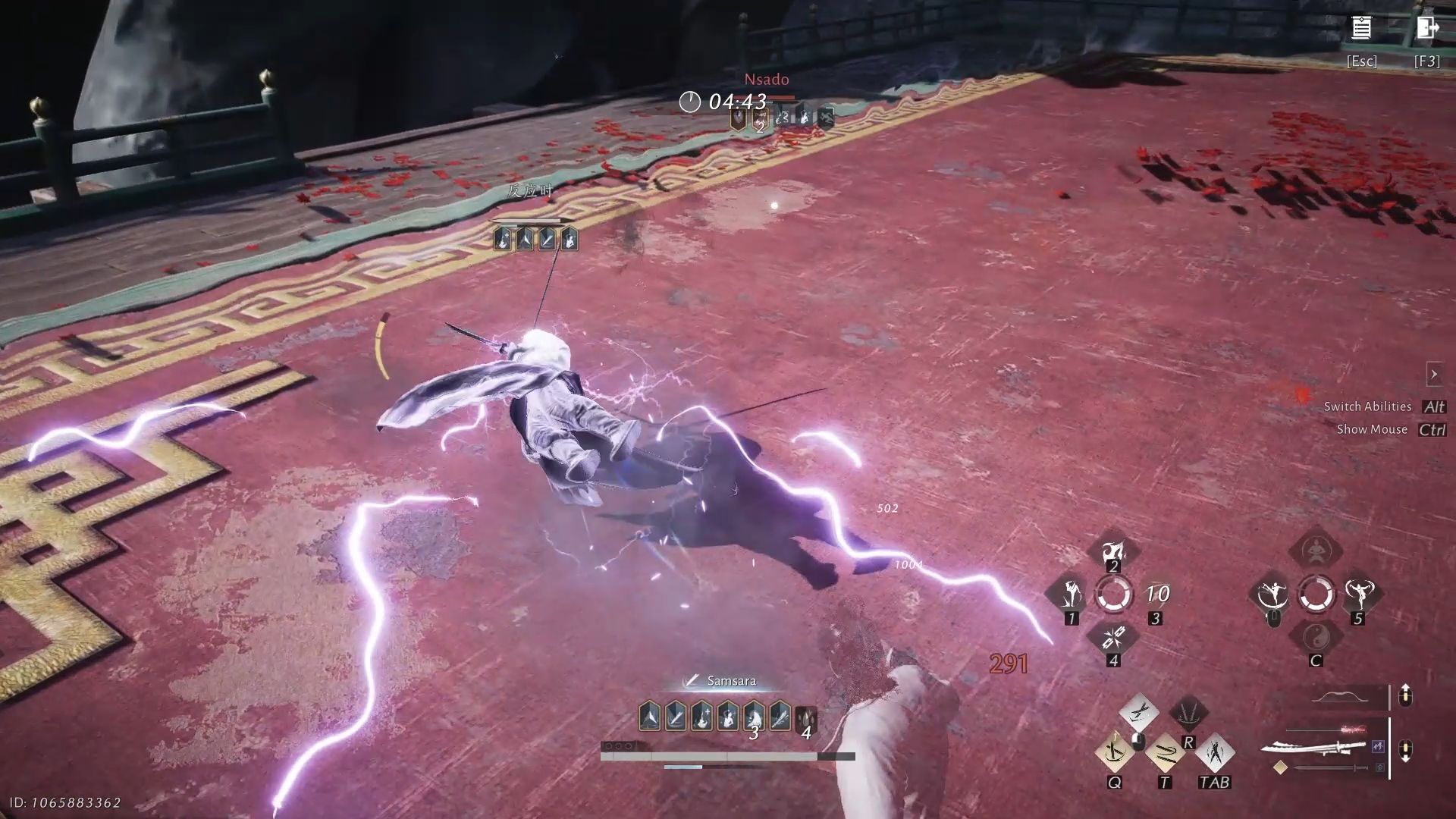Activate the flying kick ability
The width and height of the screenshot is (1456, 819).
tap(1272, 594)
